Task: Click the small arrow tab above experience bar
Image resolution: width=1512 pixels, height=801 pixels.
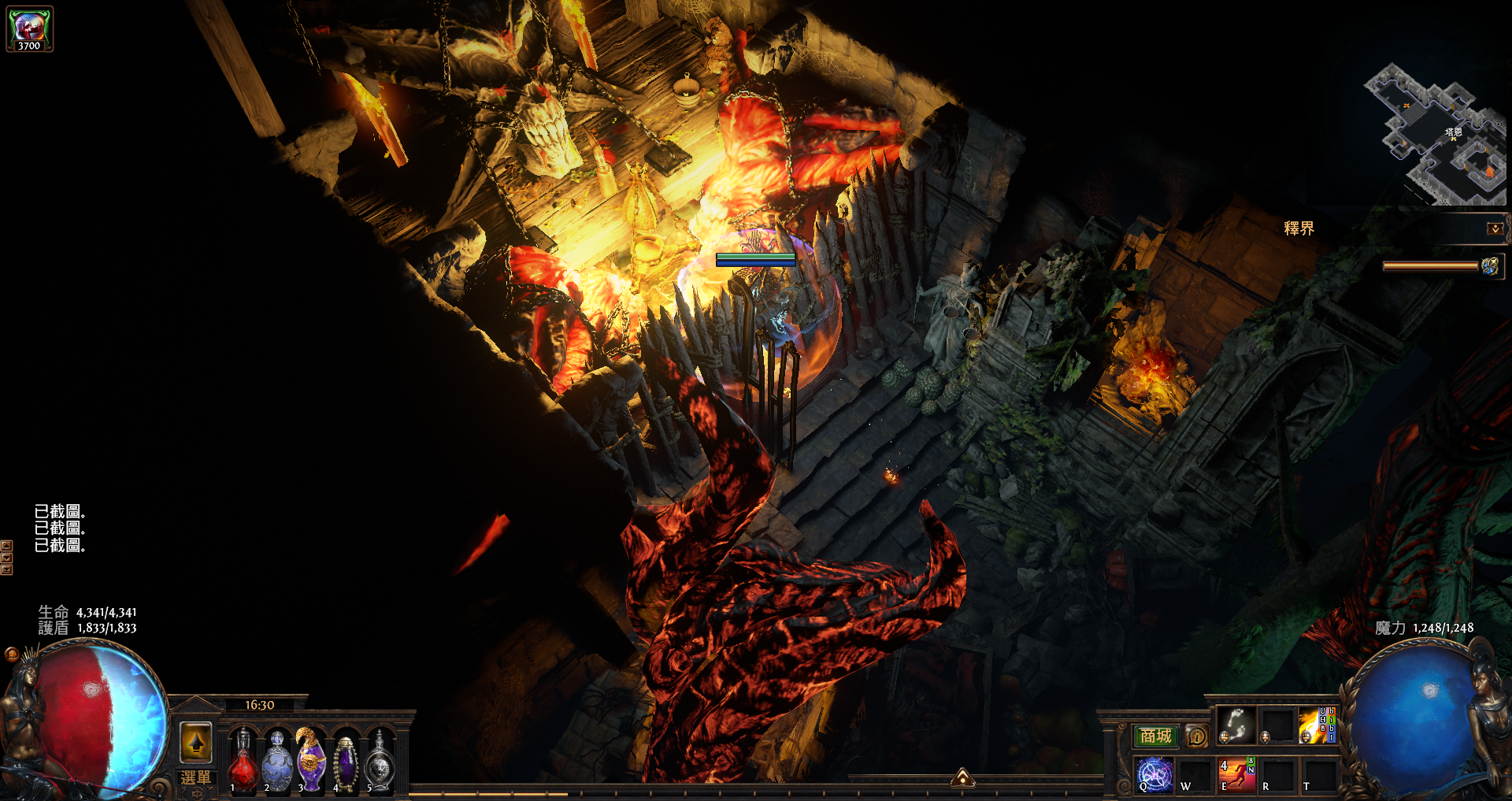Action: pyautogui.click(x=962, y=779)
